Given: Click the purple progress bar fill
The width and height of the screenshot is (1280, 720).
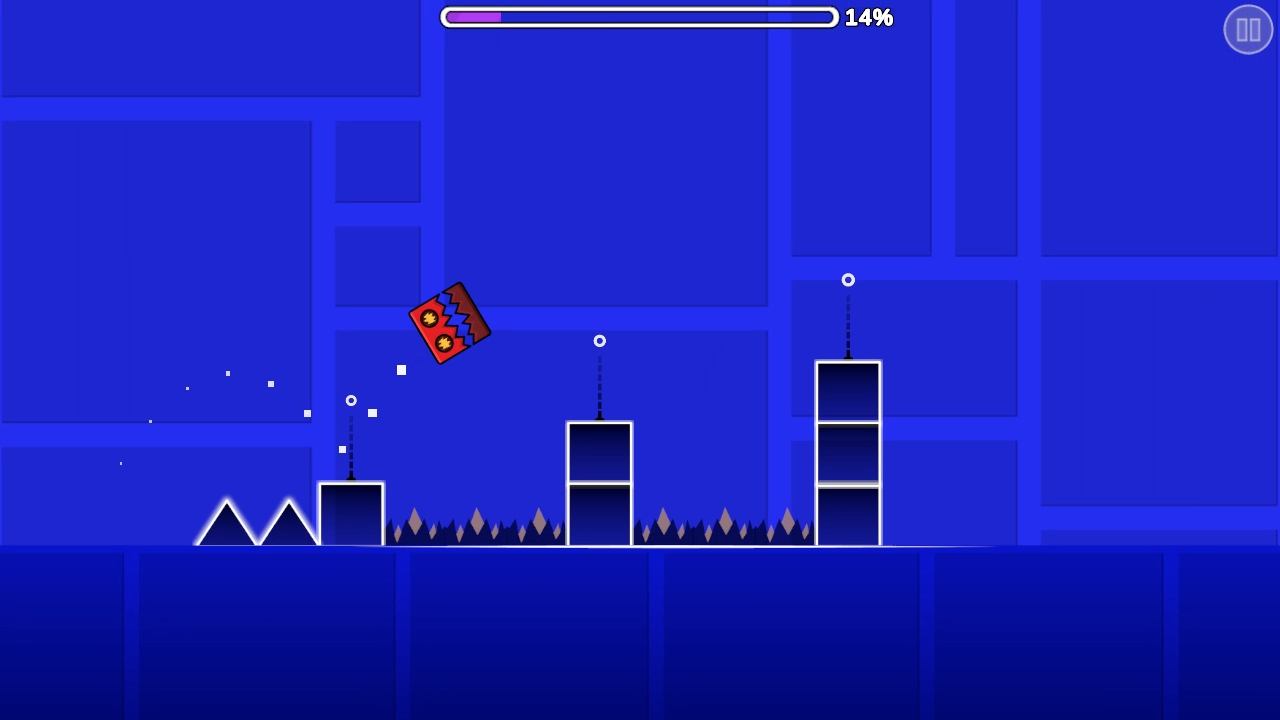Looking at the screenshot, I should (472, 17).
